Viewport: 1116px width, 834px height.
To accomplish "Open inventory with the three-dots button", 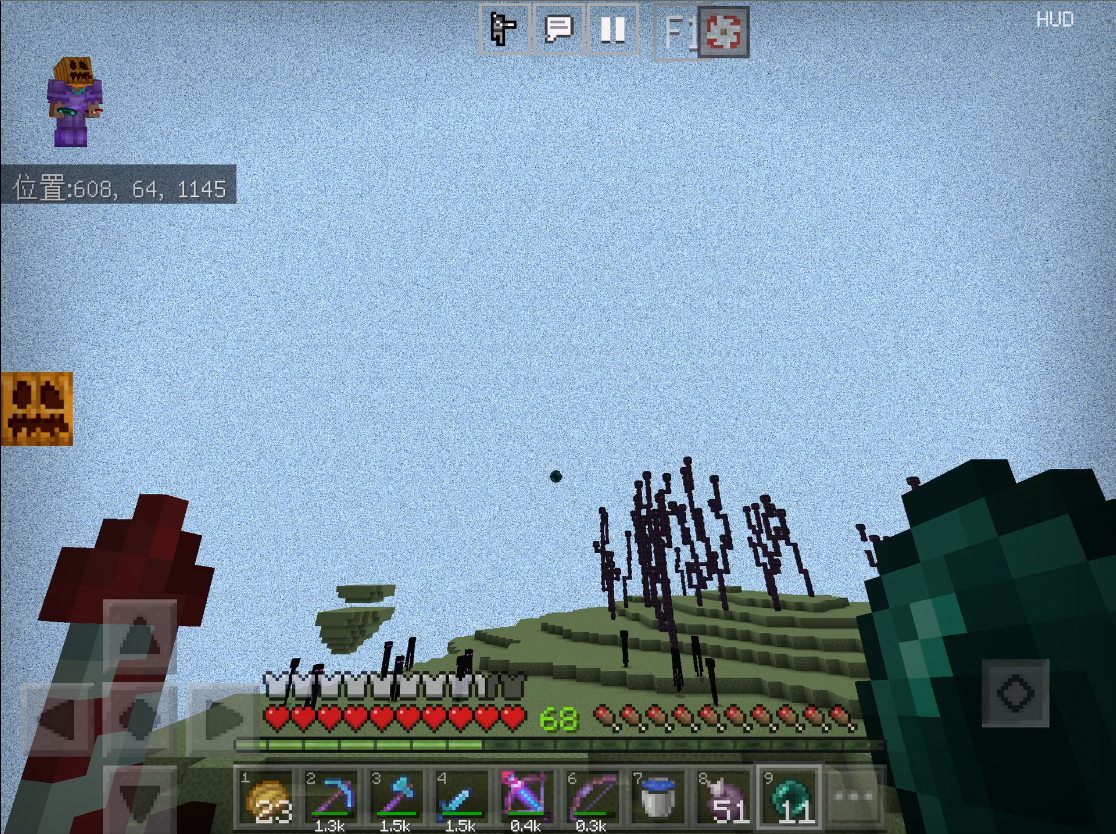I will 853,797.
